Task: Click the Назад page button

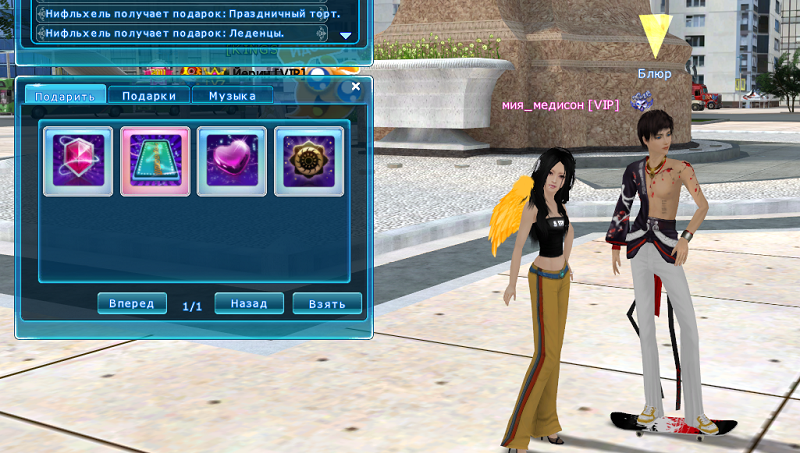Action: click(x=249, y=303)
